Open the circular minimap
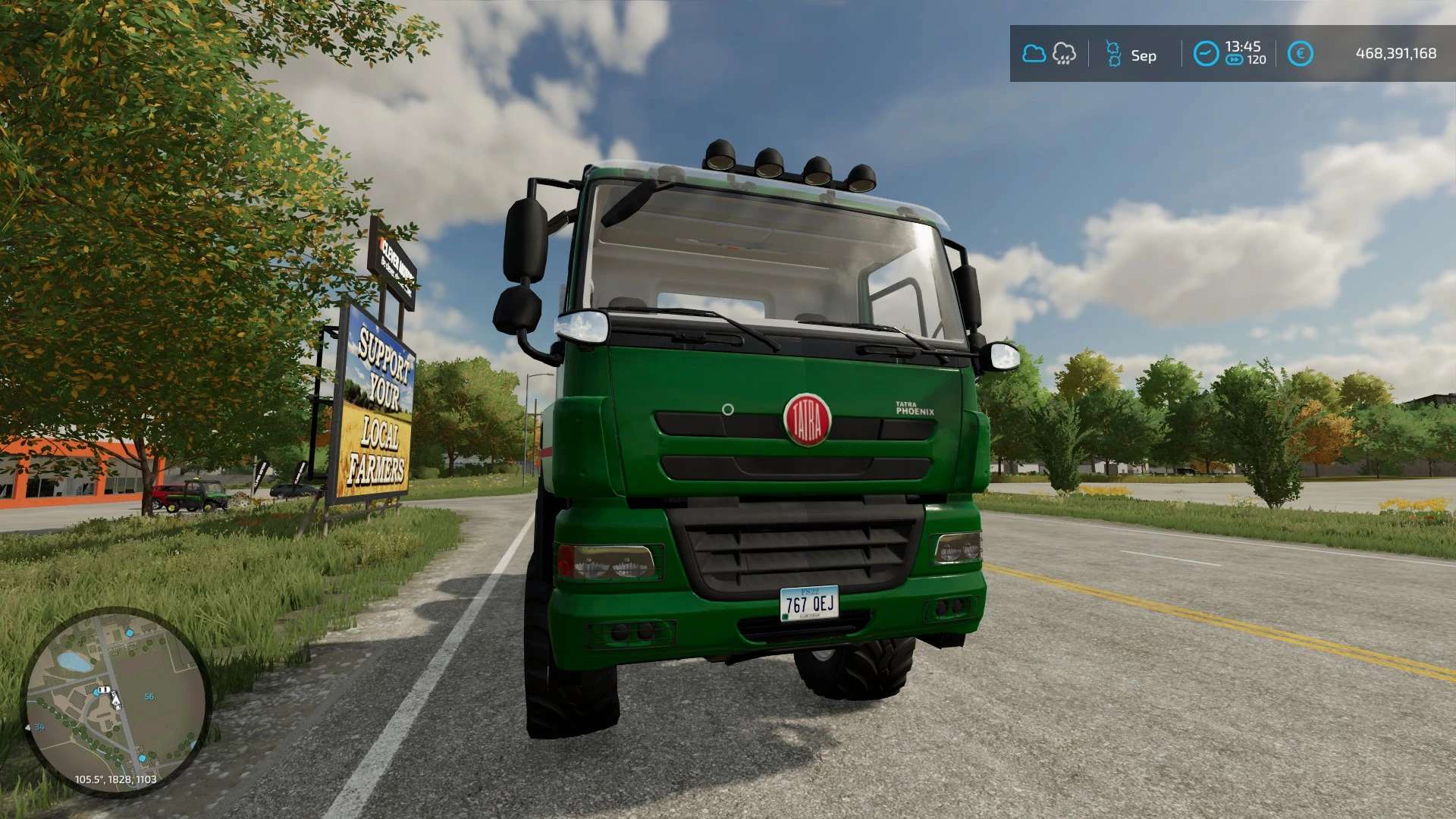 (115, 701)
